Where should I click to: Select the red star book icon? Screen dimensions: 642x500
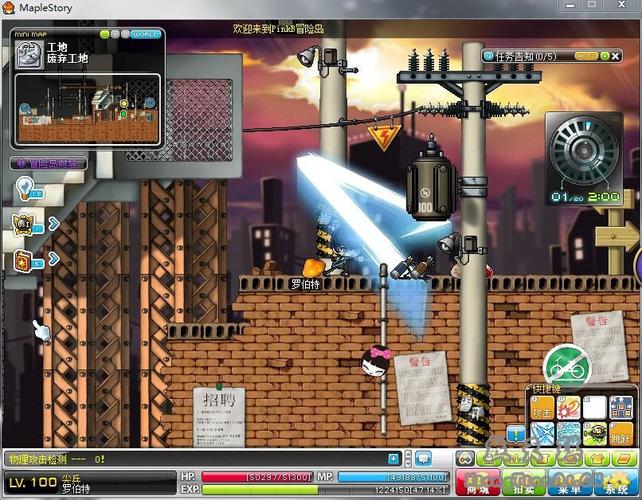tap(22, 259)
